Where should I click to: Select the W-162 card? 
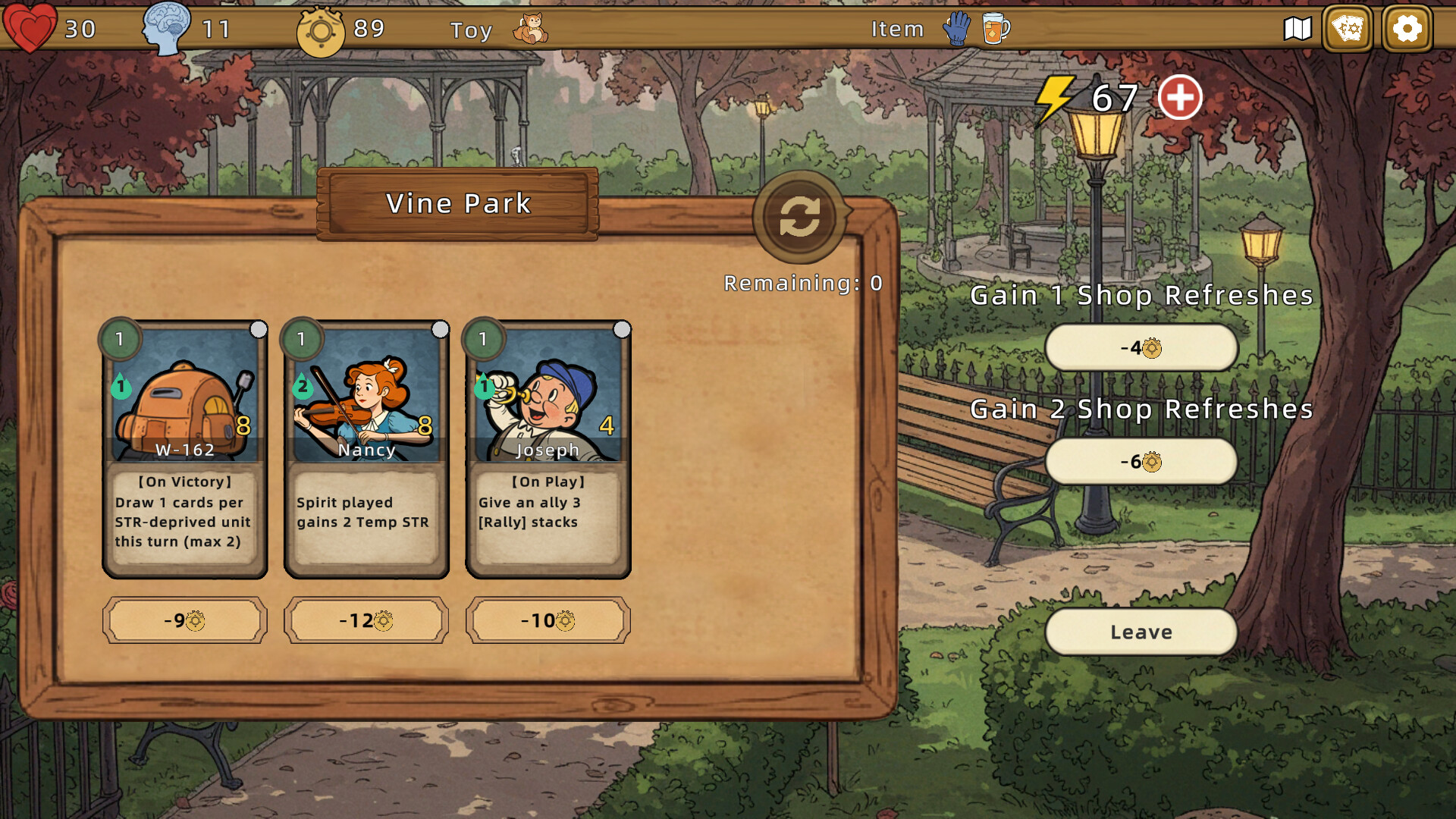pyautogui.click(x=185, y=447)
